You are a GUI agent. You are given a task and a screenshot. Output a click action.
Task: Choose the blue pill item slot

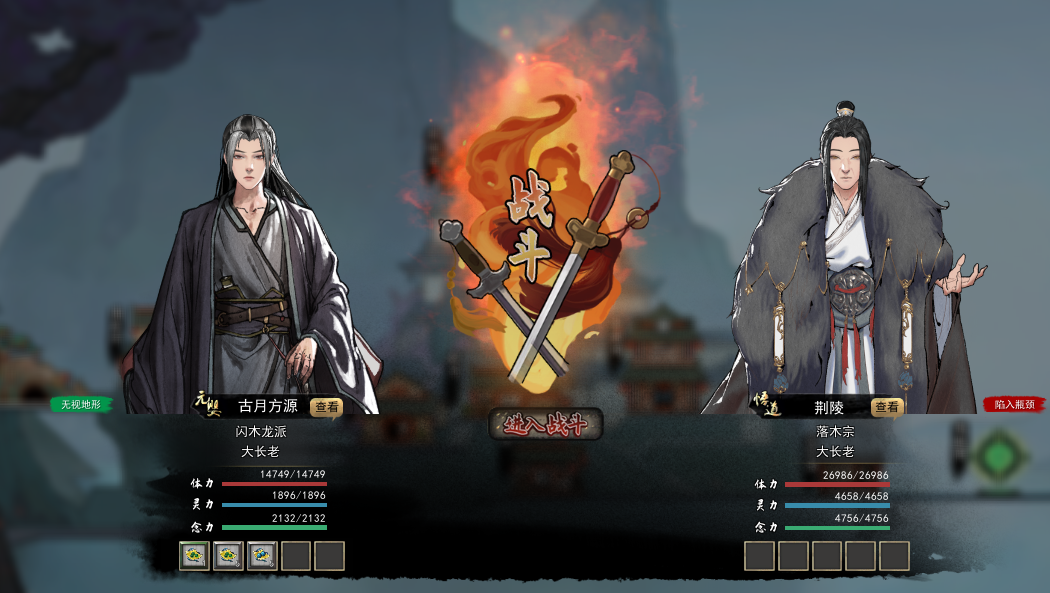click(x=262, y=555)
